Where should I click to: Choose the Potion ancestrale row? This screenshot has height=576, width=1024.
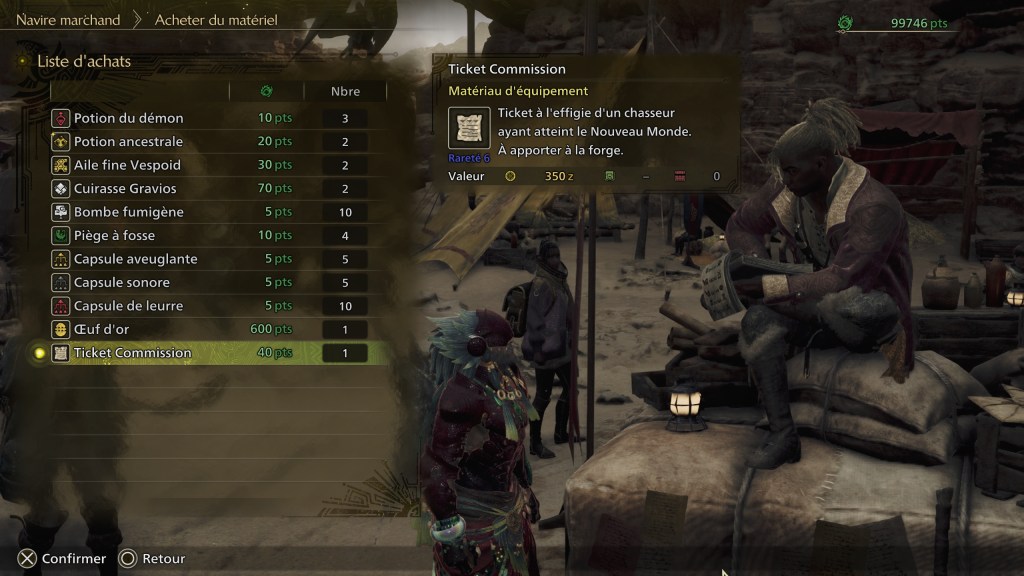[x=128, y=142]
